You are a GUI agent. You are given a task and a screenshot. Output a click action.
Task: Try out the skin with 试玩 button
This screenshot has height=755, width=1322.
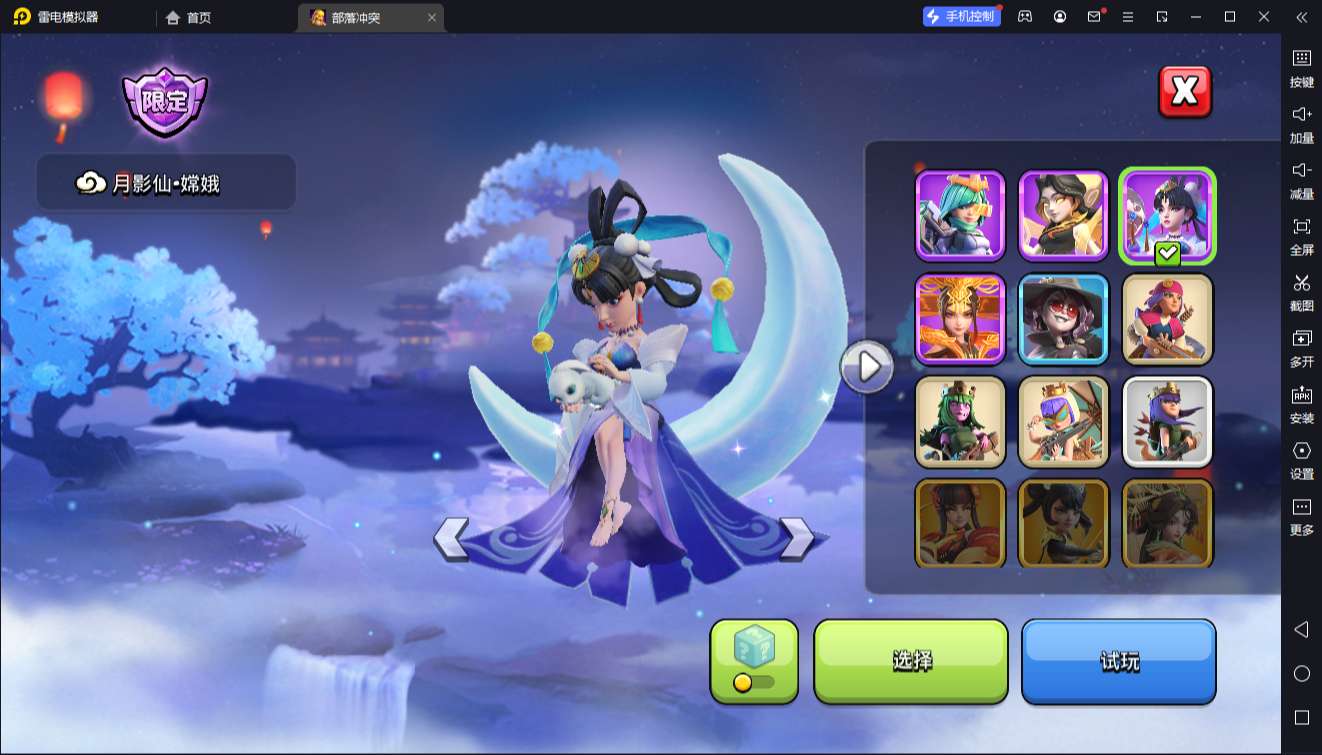point(1118,660)
